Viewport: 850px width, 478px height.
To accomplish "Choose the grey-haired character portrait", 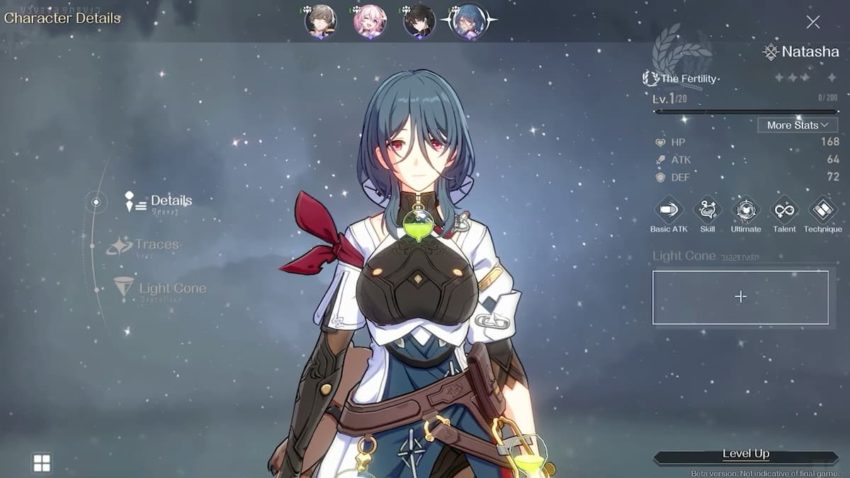I will tap(321, 21).
